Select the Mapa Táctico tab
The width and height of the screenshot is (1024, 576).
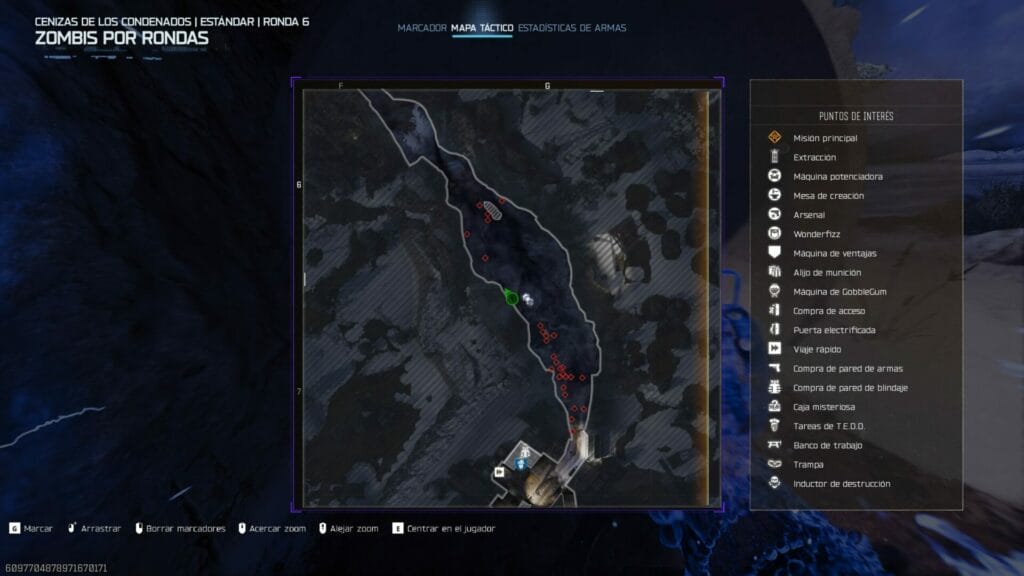click(482, 28)
